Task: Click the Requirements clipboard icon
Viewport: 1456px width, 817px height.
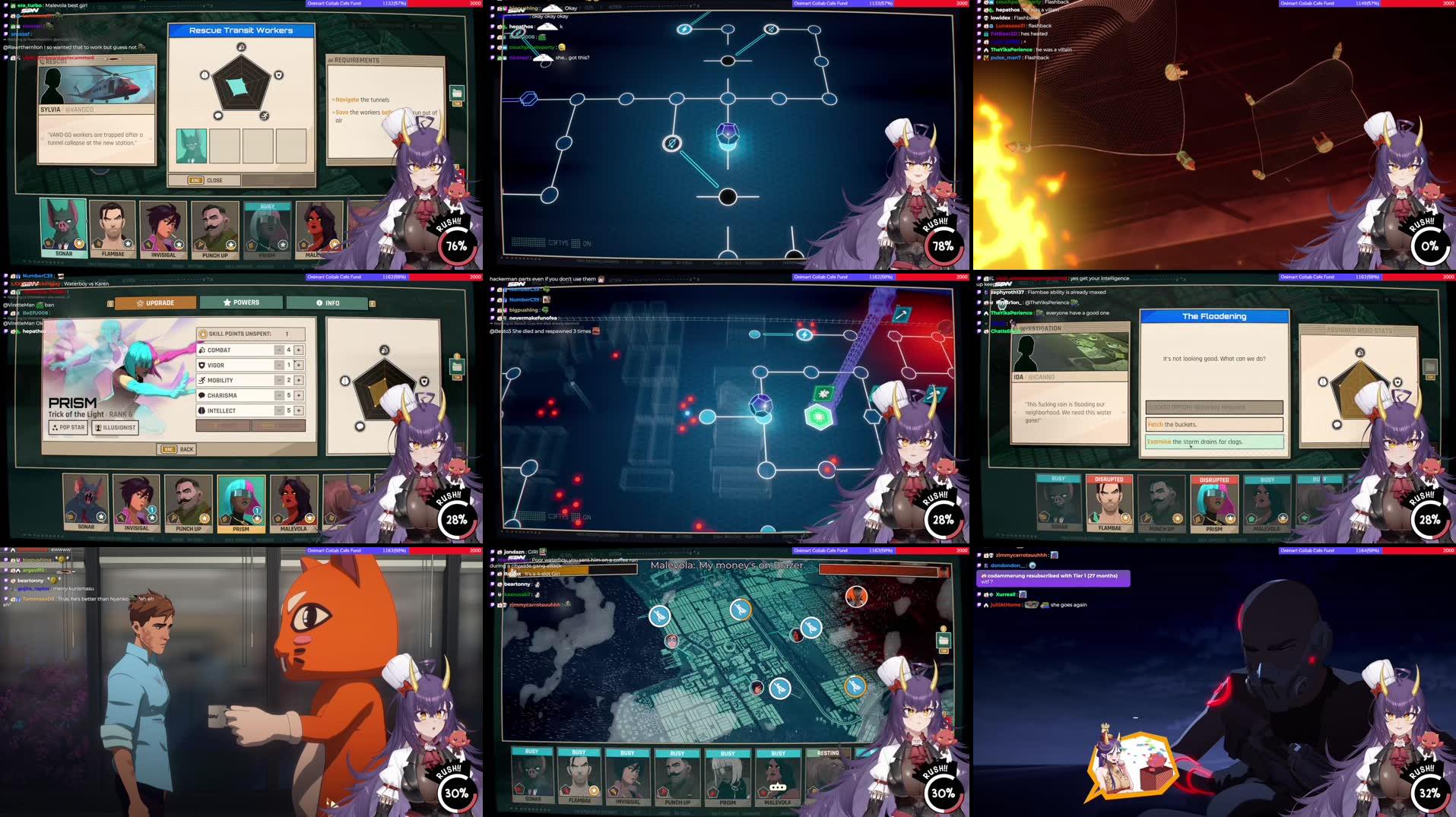Action: [331, 60]
